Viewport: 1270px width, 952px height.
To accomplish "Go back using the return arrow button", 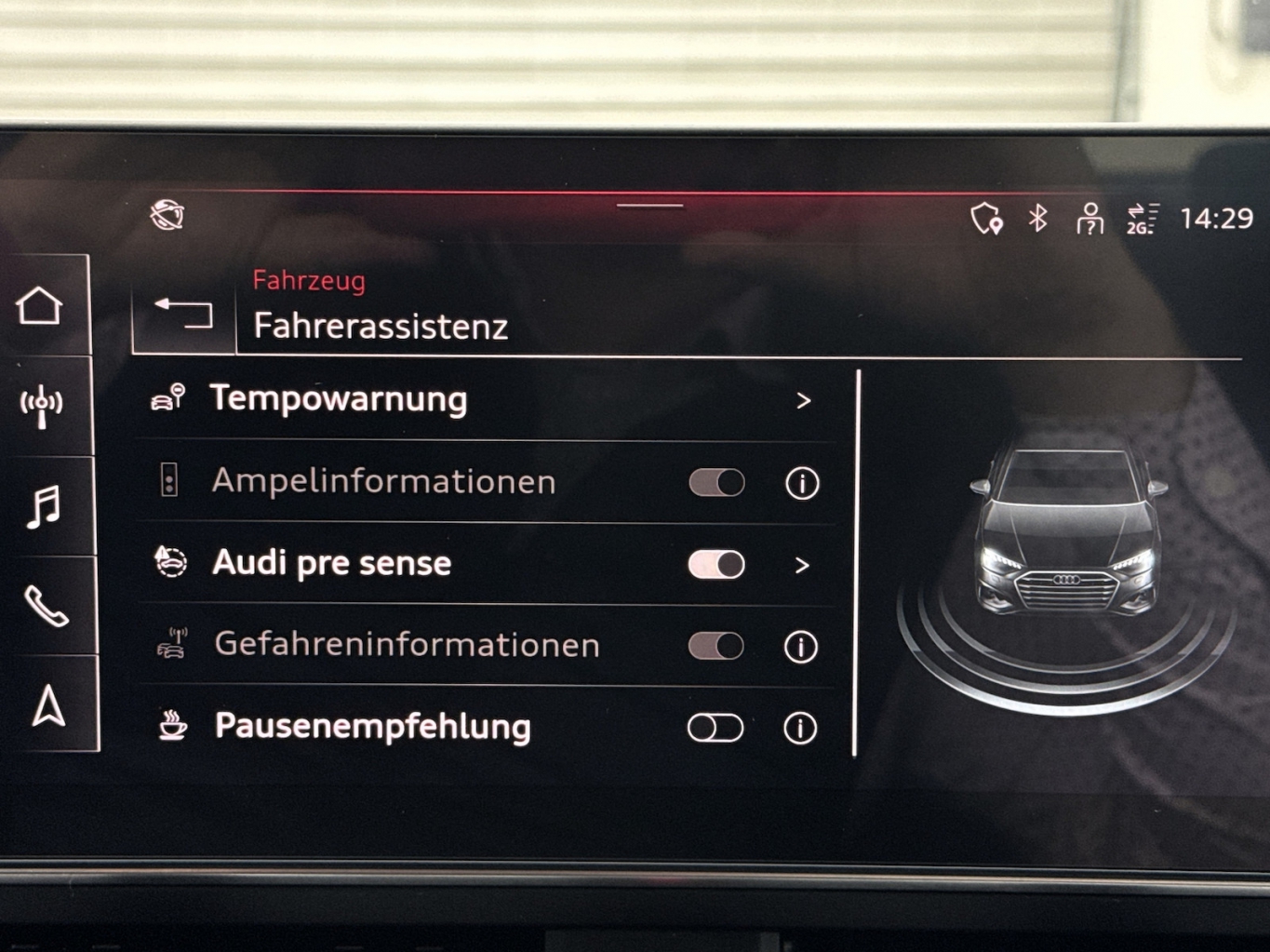I will [x=183, y=314].
